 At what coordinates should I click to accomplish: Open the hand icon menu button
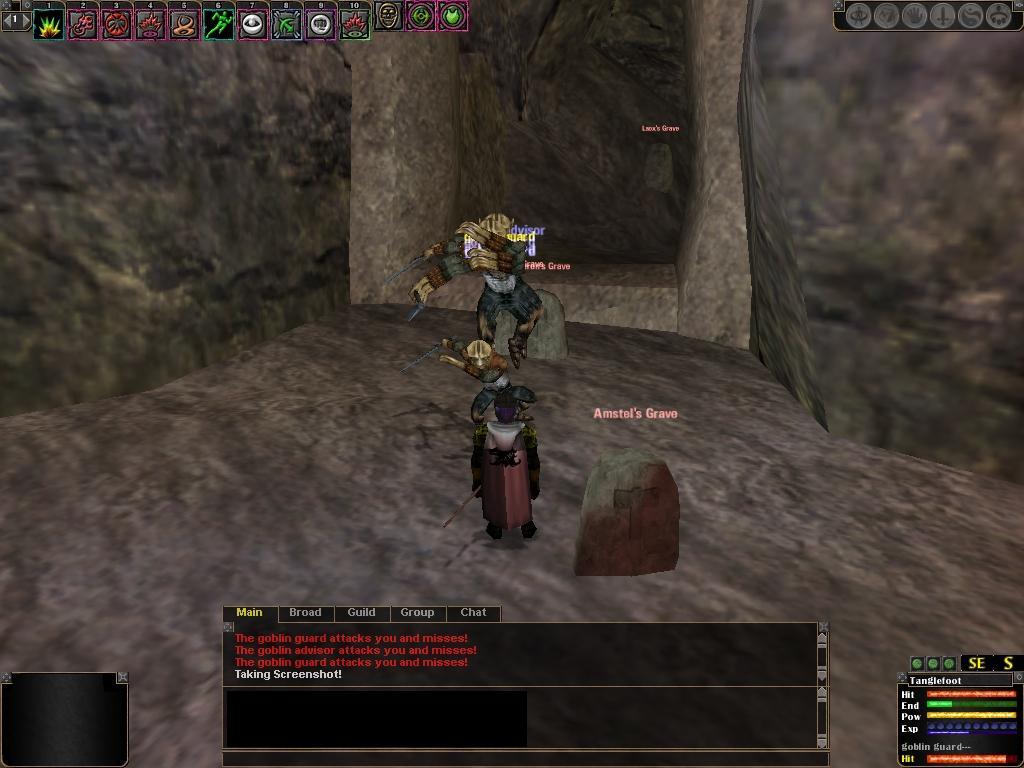pyautogui.click(x=914, y=15)
